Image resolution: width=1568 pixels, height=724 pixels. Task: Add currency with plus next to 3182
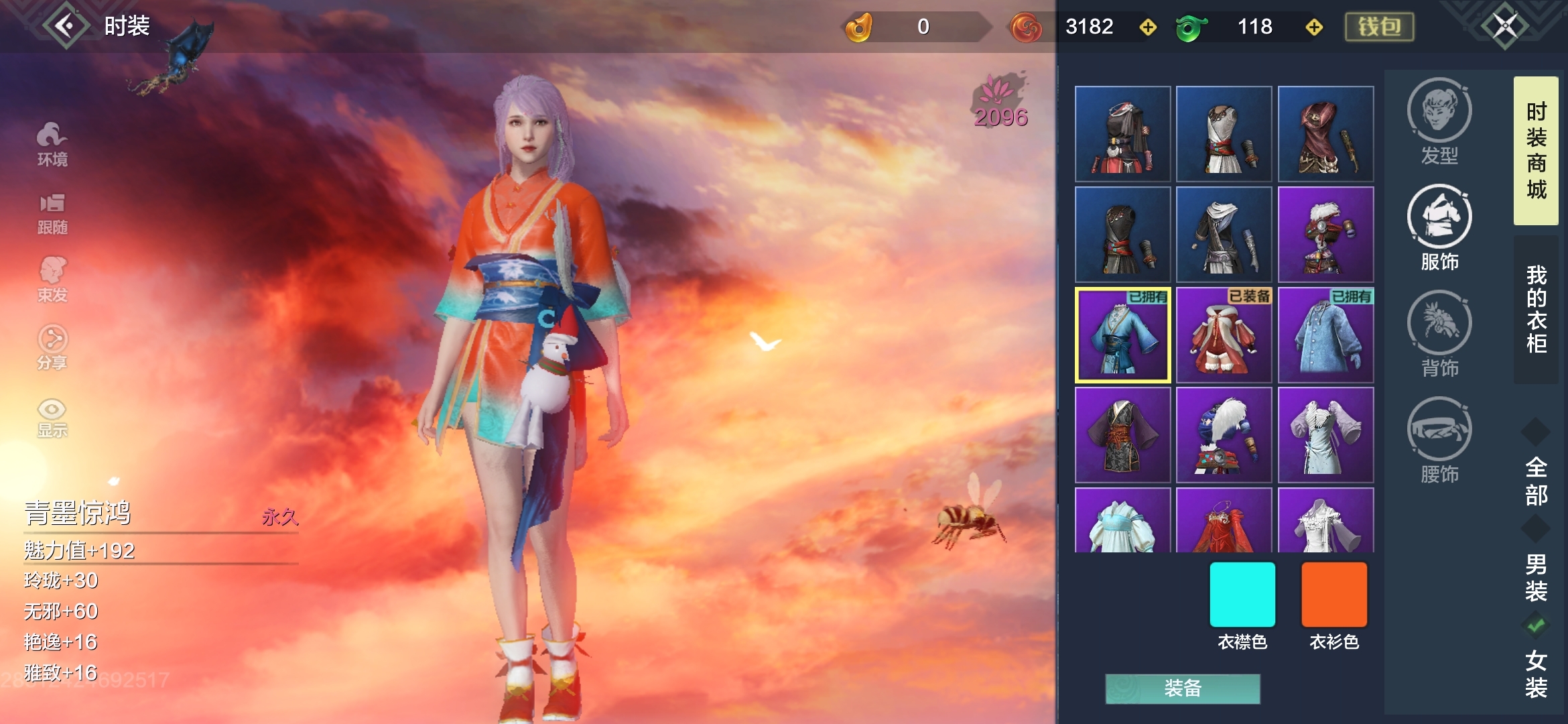[1148, 27]
